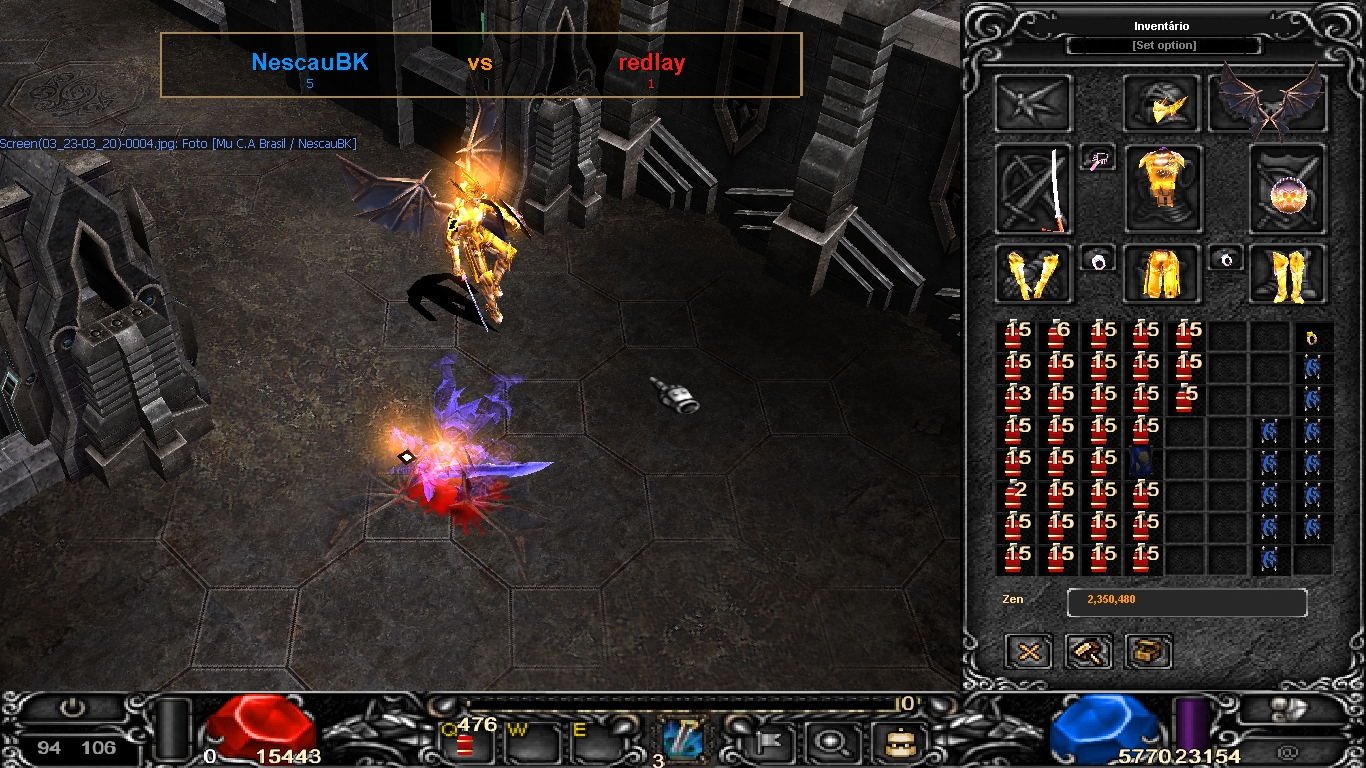Select the equipped sword weapon slot
Viewport: 1366px width, 768px height.
pyautogui.click(x=1035, y=188)
